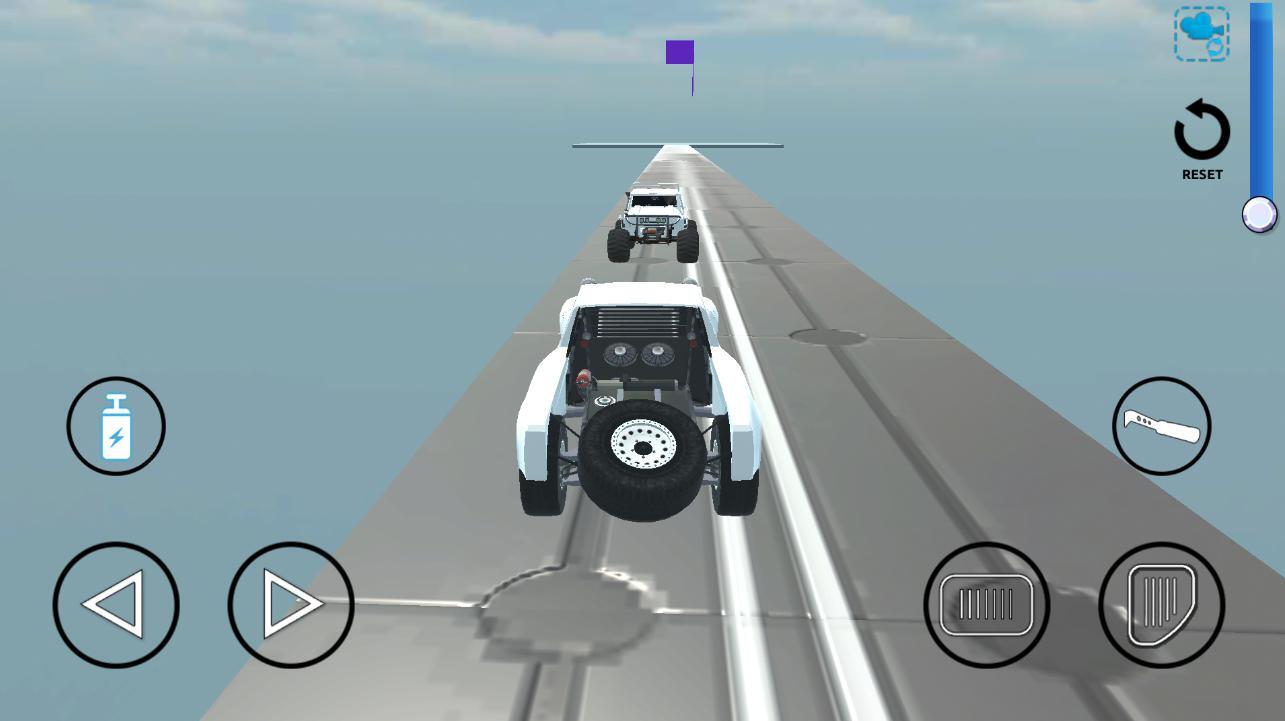Tap the circular reset arrow icon
The image size is (1285, 721).
click(x=1201, y=130)
